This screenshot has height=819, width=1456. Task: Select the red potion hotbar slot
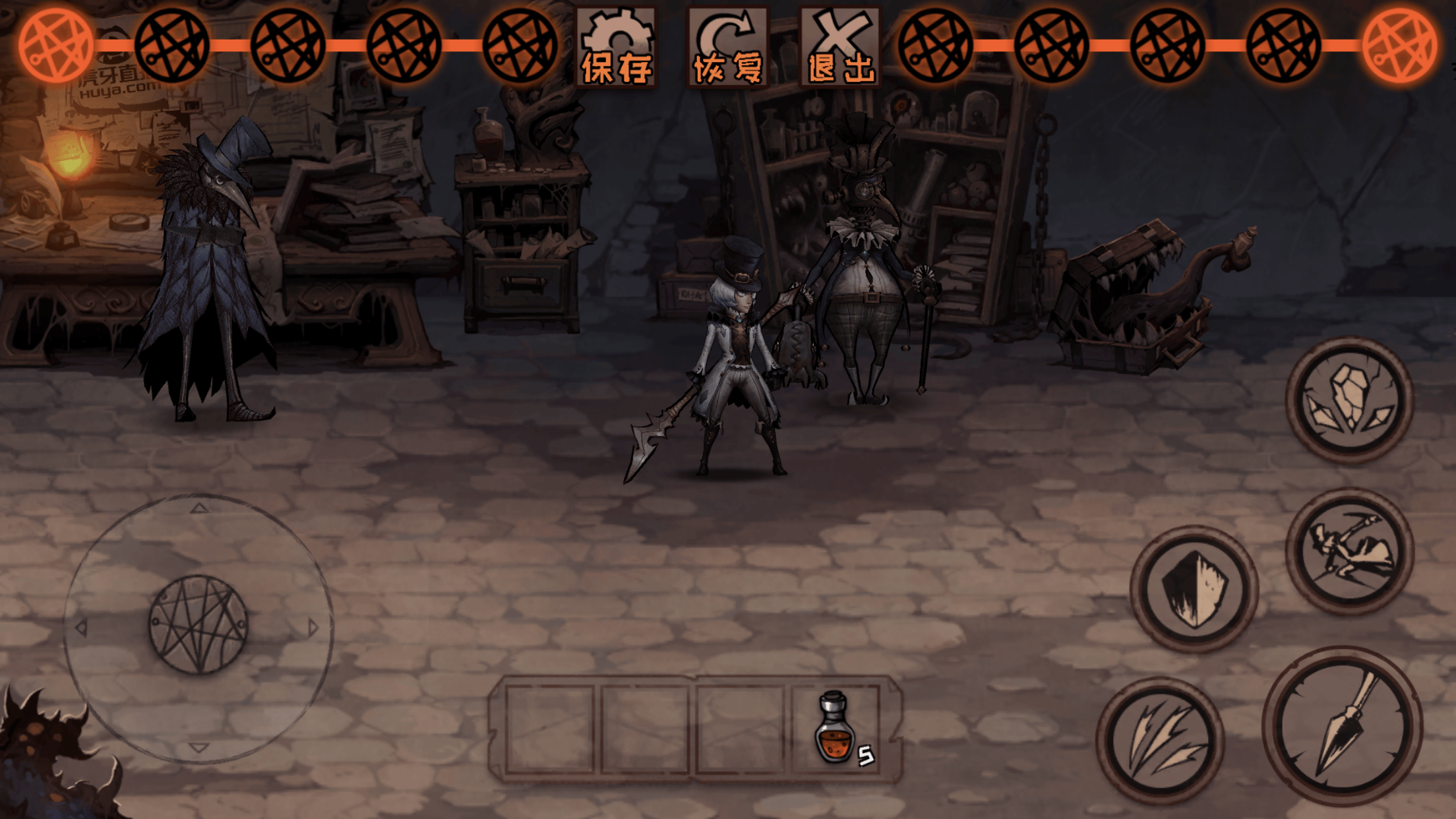836,728
